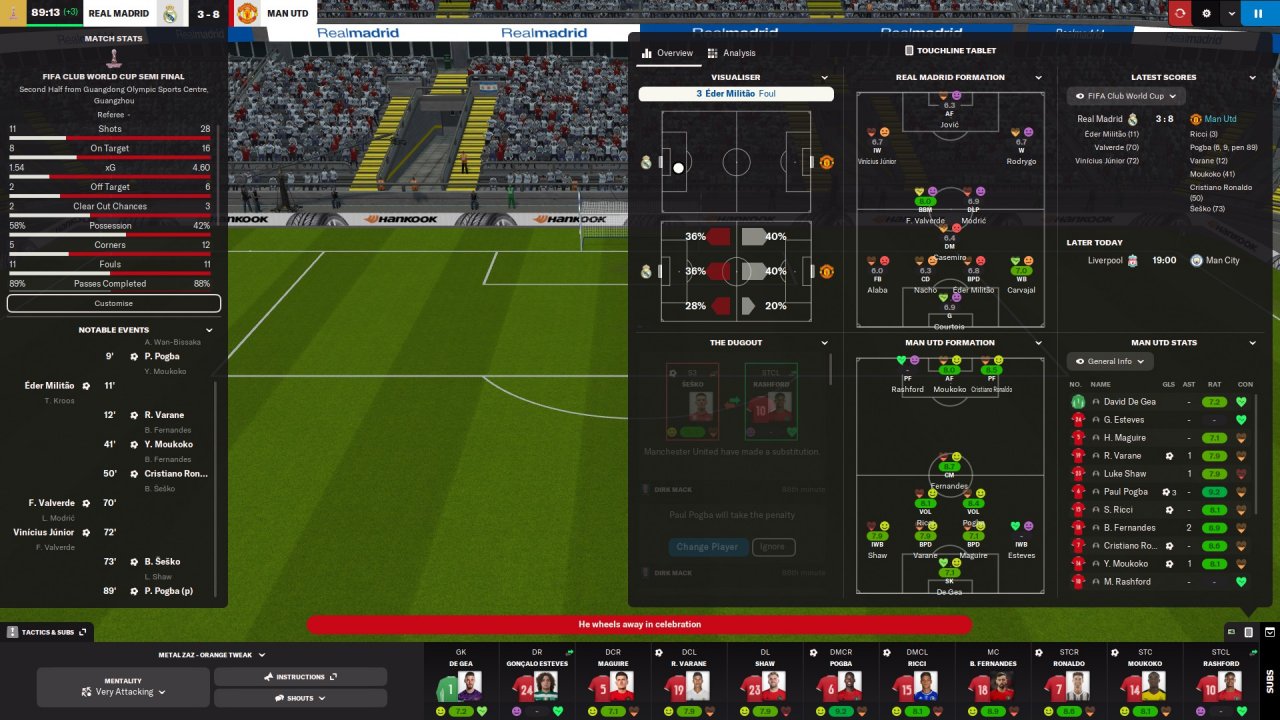This screenshot has width=1280, height=720.
Task: Expand the Notable Events panel arrow
Action: click(209, 330)
